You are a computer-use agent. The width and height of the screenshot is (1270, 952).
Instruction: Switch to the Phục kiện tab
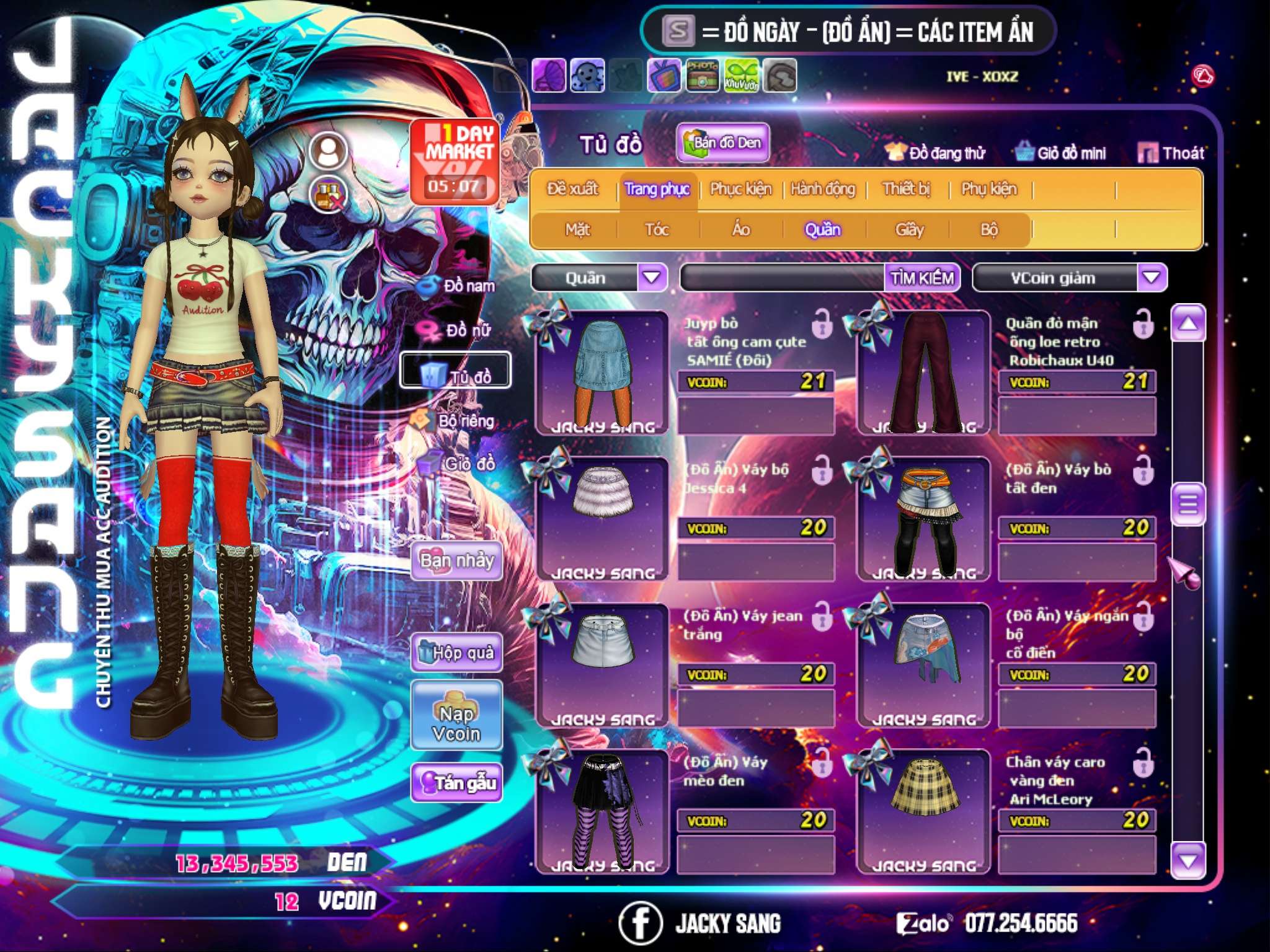(741, 189)
